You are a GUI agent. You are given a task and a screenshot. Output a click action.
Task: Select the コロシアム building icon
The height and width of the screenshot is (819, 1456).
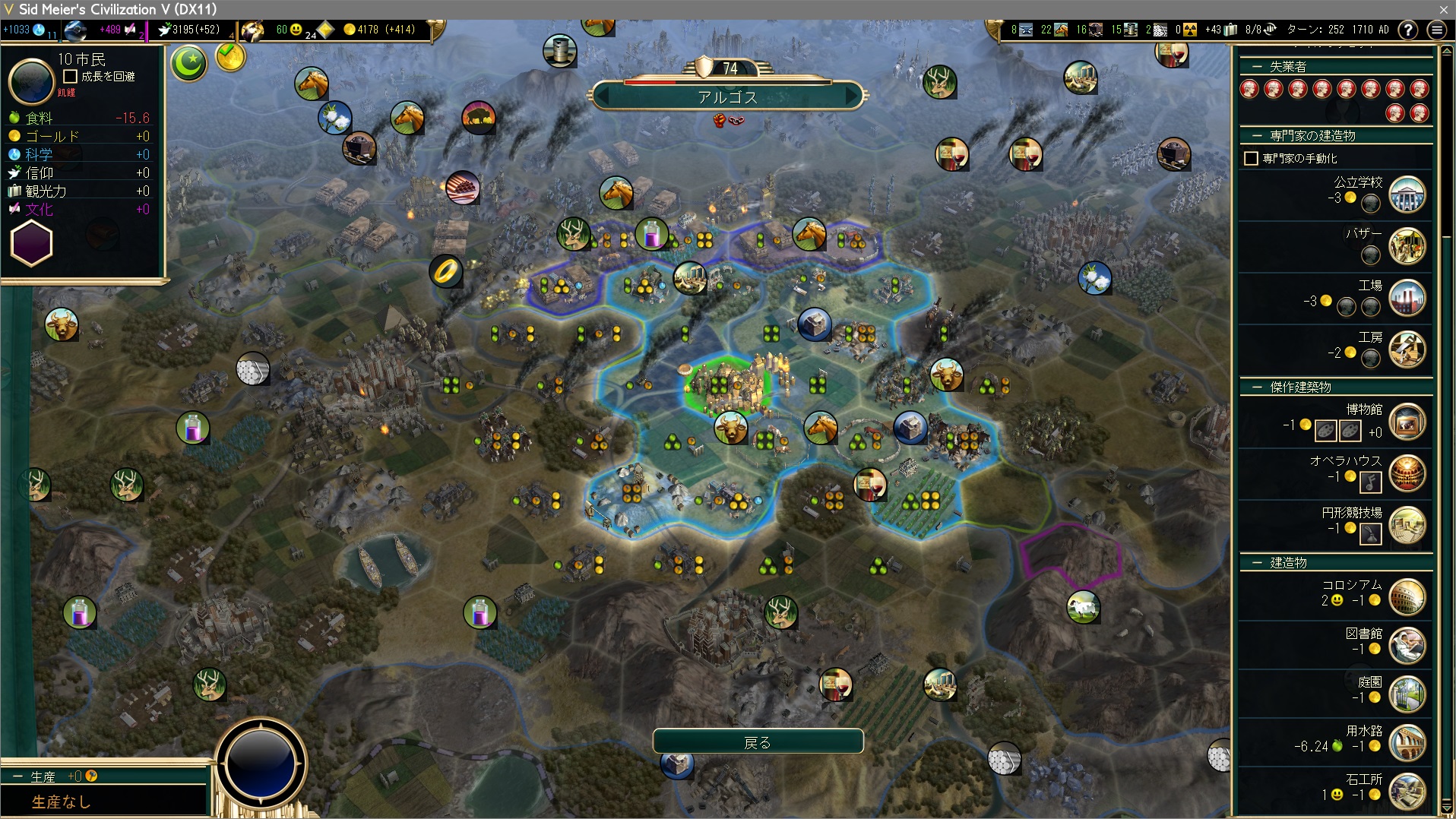point(1407,597)
